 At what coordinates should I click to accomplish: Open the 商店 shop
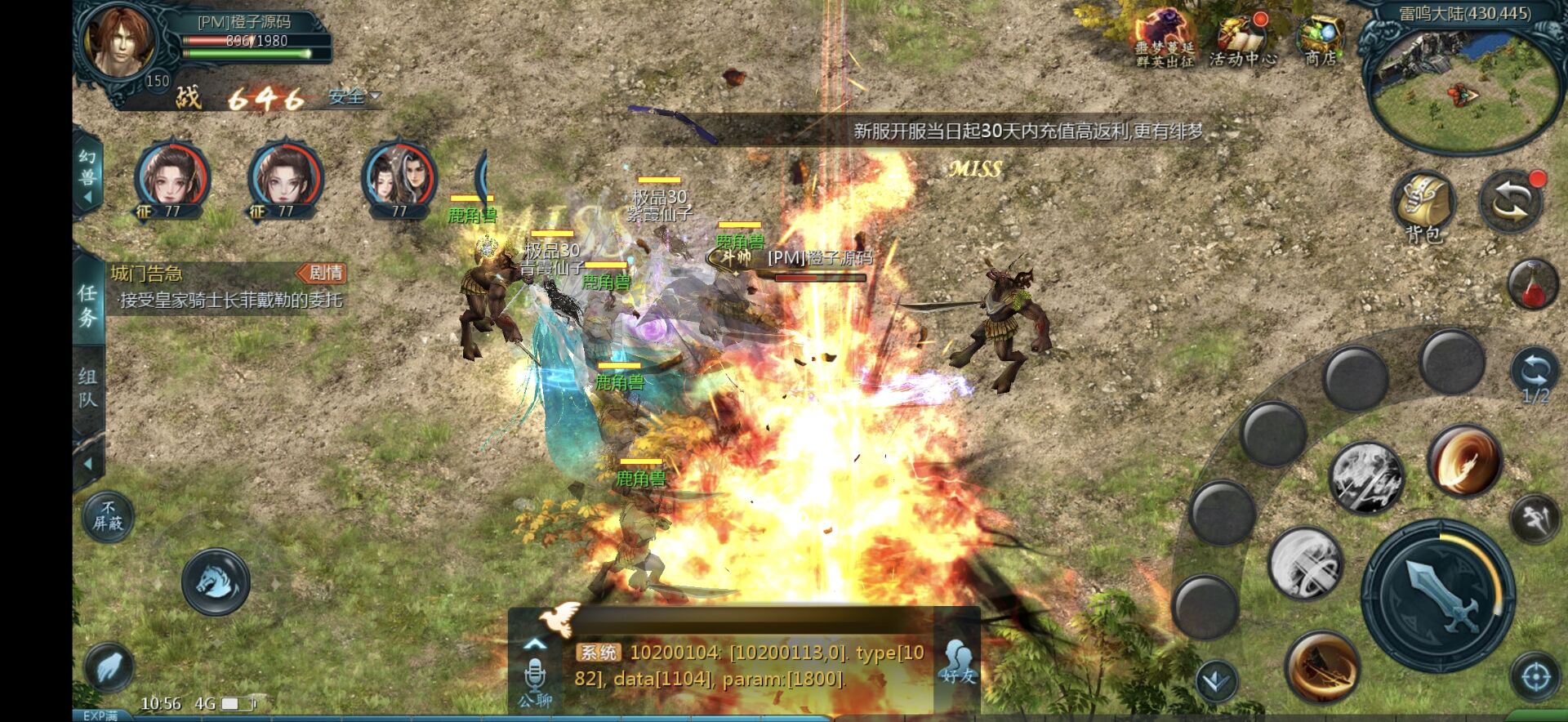(x=1320, y=39)
